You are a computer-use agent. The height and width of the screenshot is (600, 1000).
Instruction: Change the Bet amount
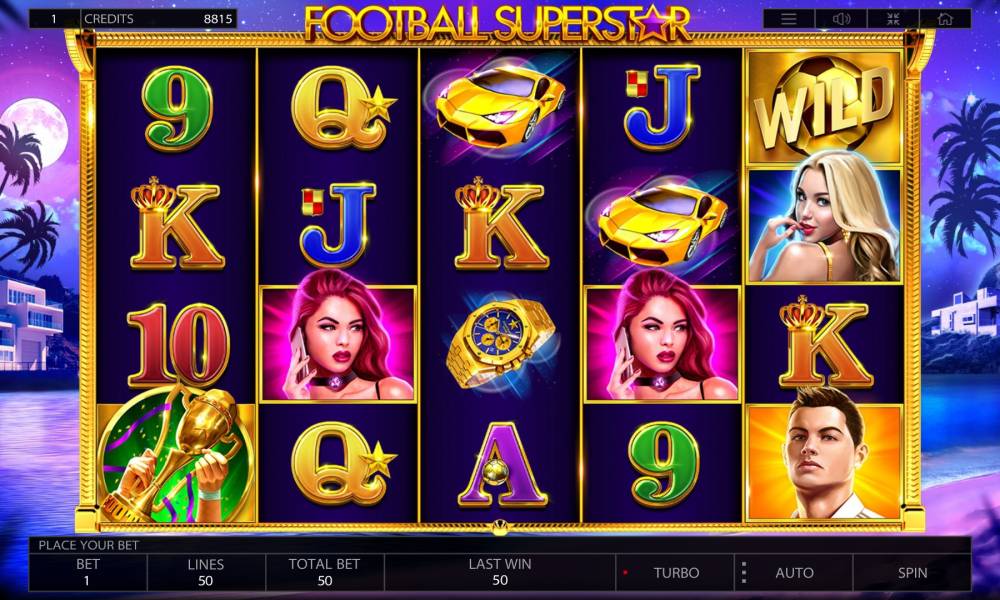pos(88,572)
